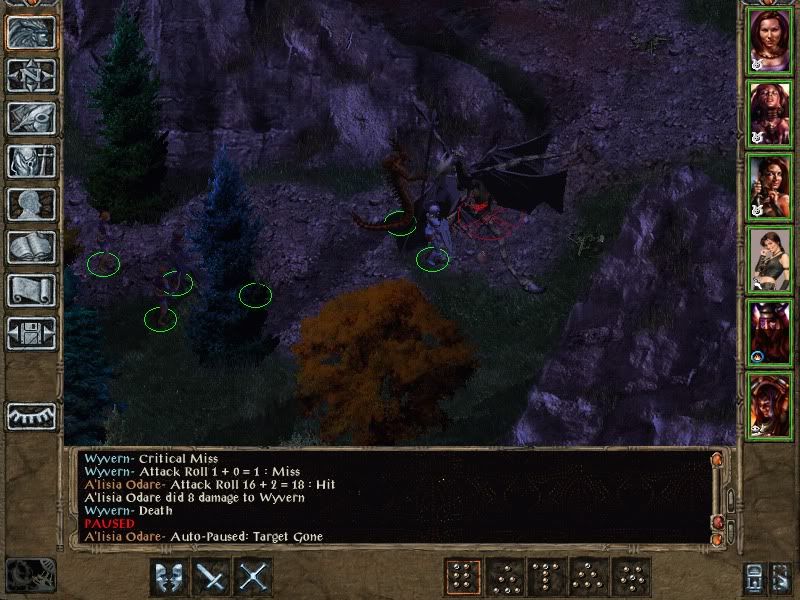Open the journal with quill icon
The image size is (800, 600).
coord(31,118)
